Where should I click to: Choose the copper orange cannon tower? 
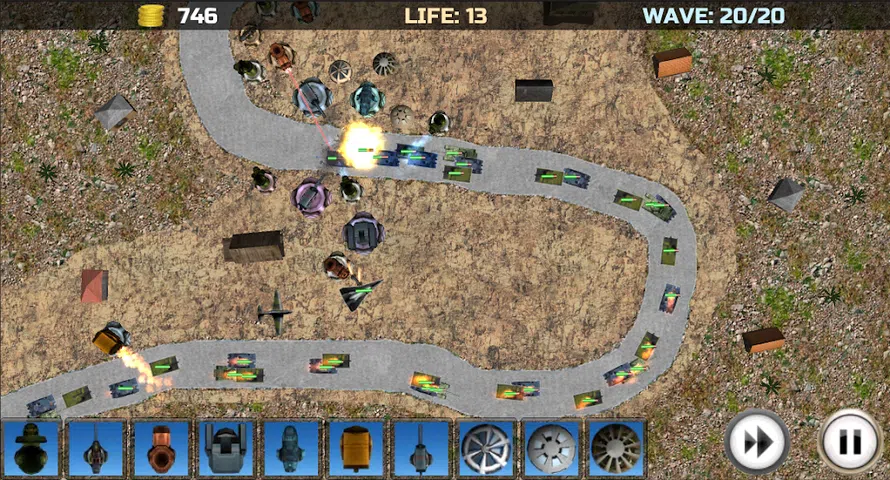161,448
